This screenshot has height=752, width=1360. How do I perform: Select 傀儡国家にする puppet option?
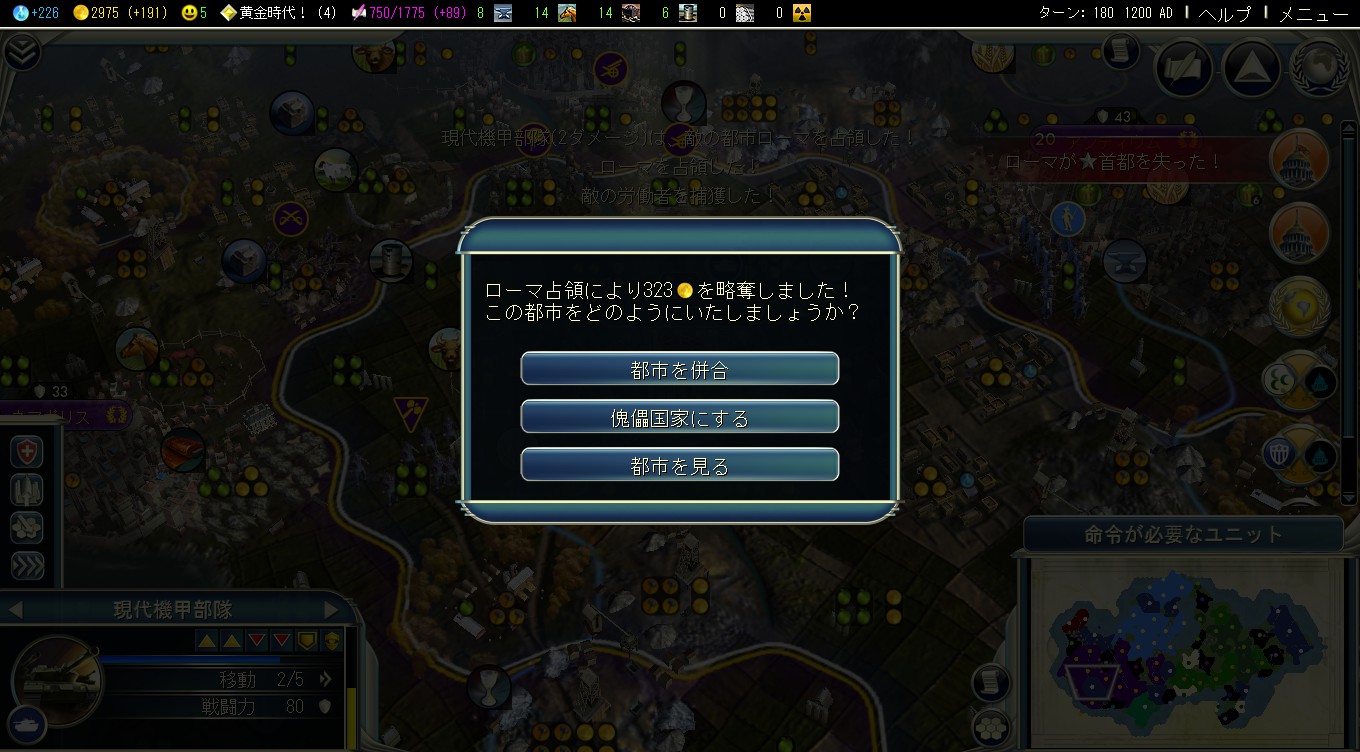point(679,417)
